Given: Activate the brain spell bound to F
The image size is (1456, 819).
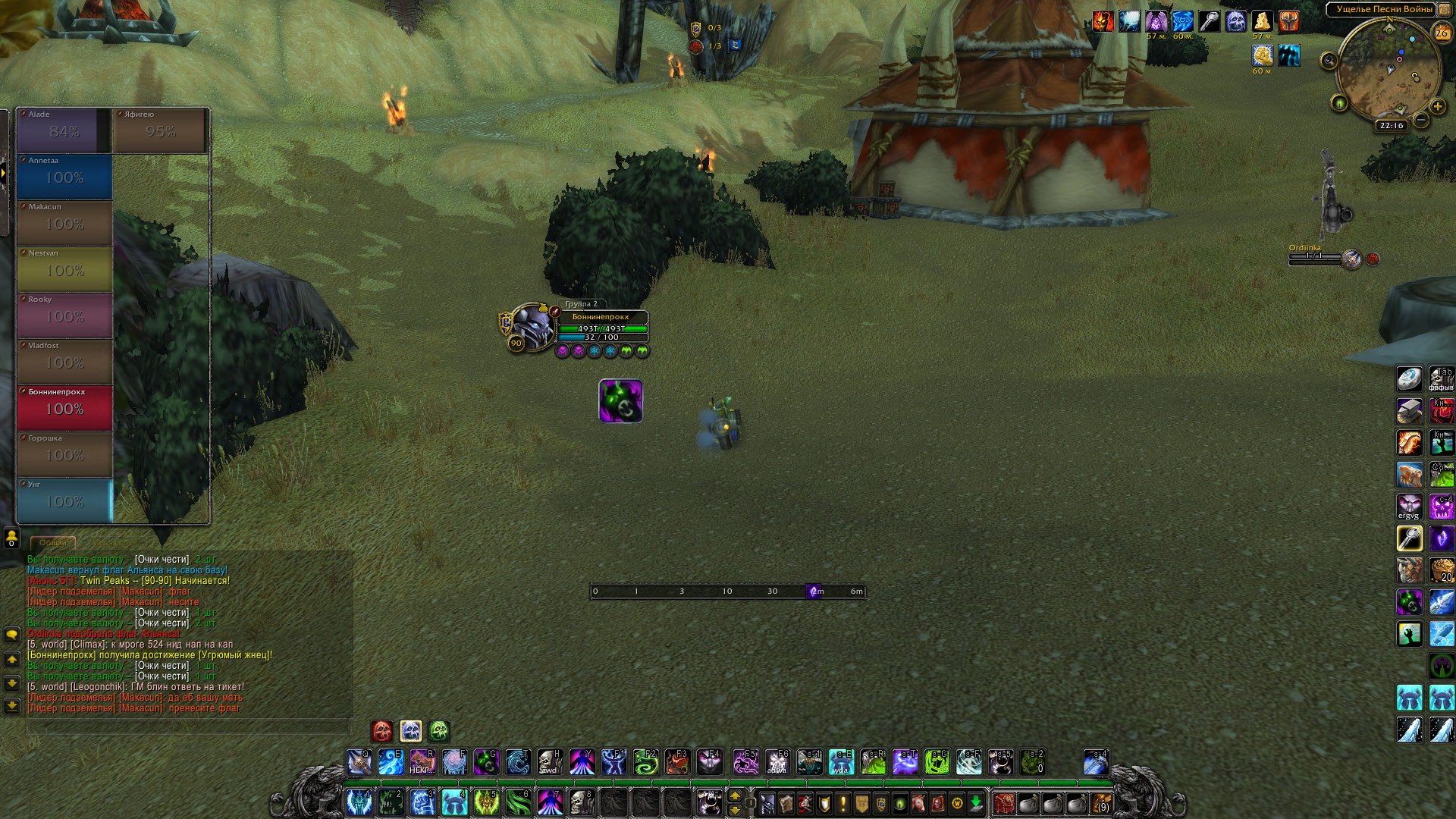Looking at the screenshot, I should (454, 761).
